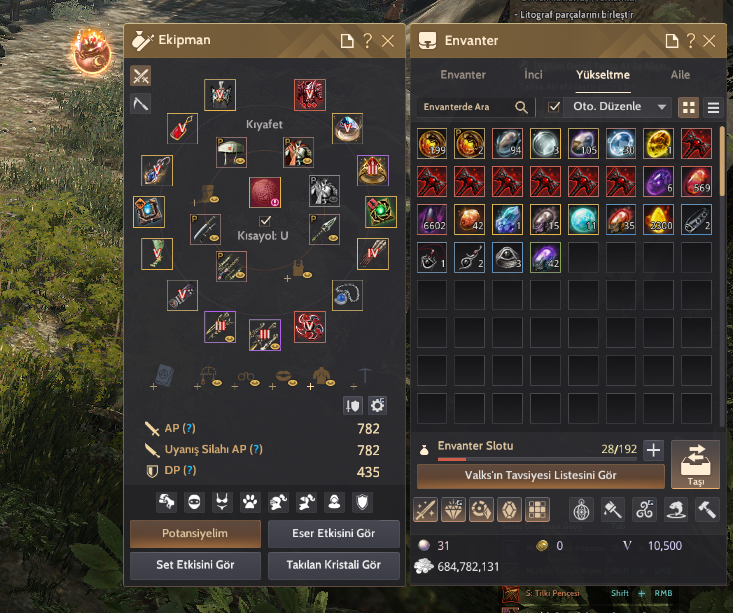Switch to the İnci tab
Image resolution: width=733 pixels, height=613 pixels.
click(x=533, y=75)
